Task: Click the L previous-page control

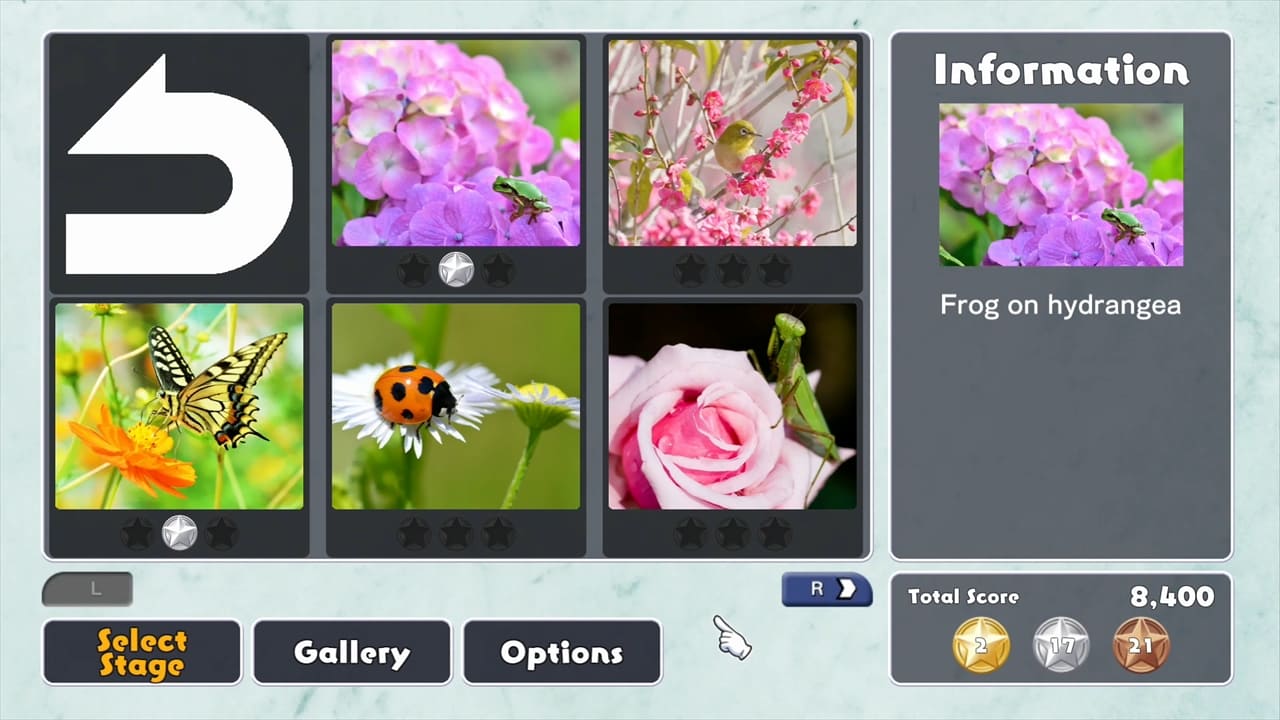Action: 87,589
